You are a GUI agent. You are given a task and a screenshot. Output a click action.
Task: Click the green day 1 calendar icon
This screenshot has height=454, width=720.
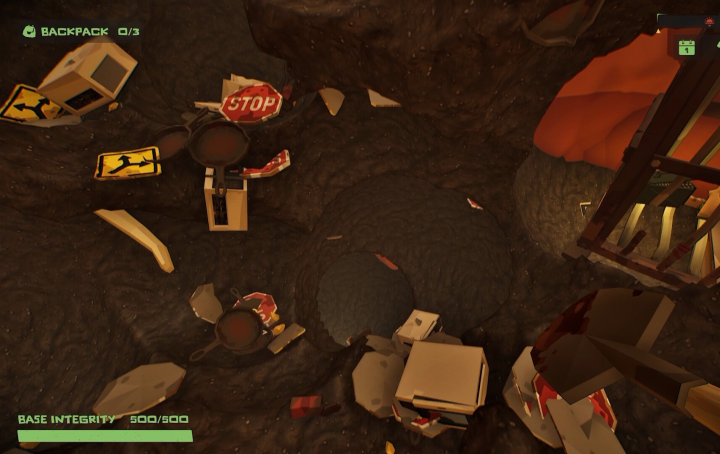(x=686, y=47)
